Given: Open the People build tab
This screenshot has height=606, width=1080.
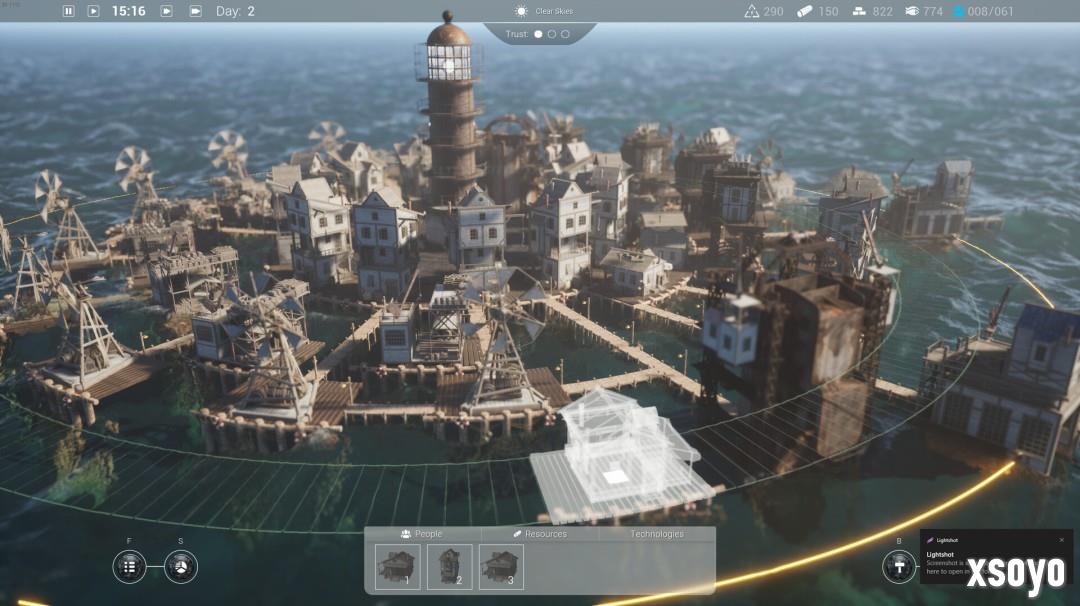Looking at the screenshot, I should pyautogui.click(x=421, y=534).
